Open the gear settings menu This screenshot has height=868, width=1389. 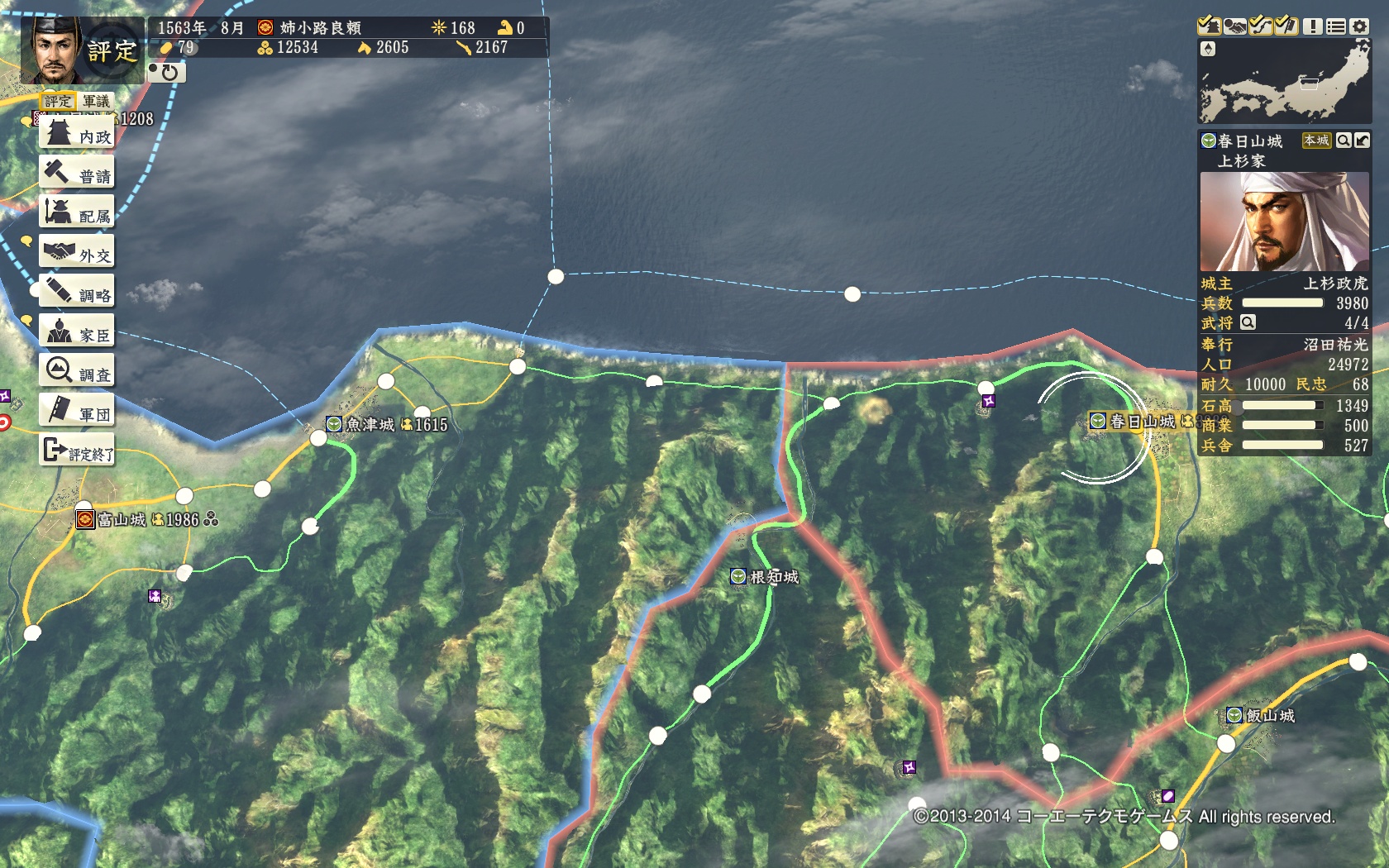pos(1359,26)
